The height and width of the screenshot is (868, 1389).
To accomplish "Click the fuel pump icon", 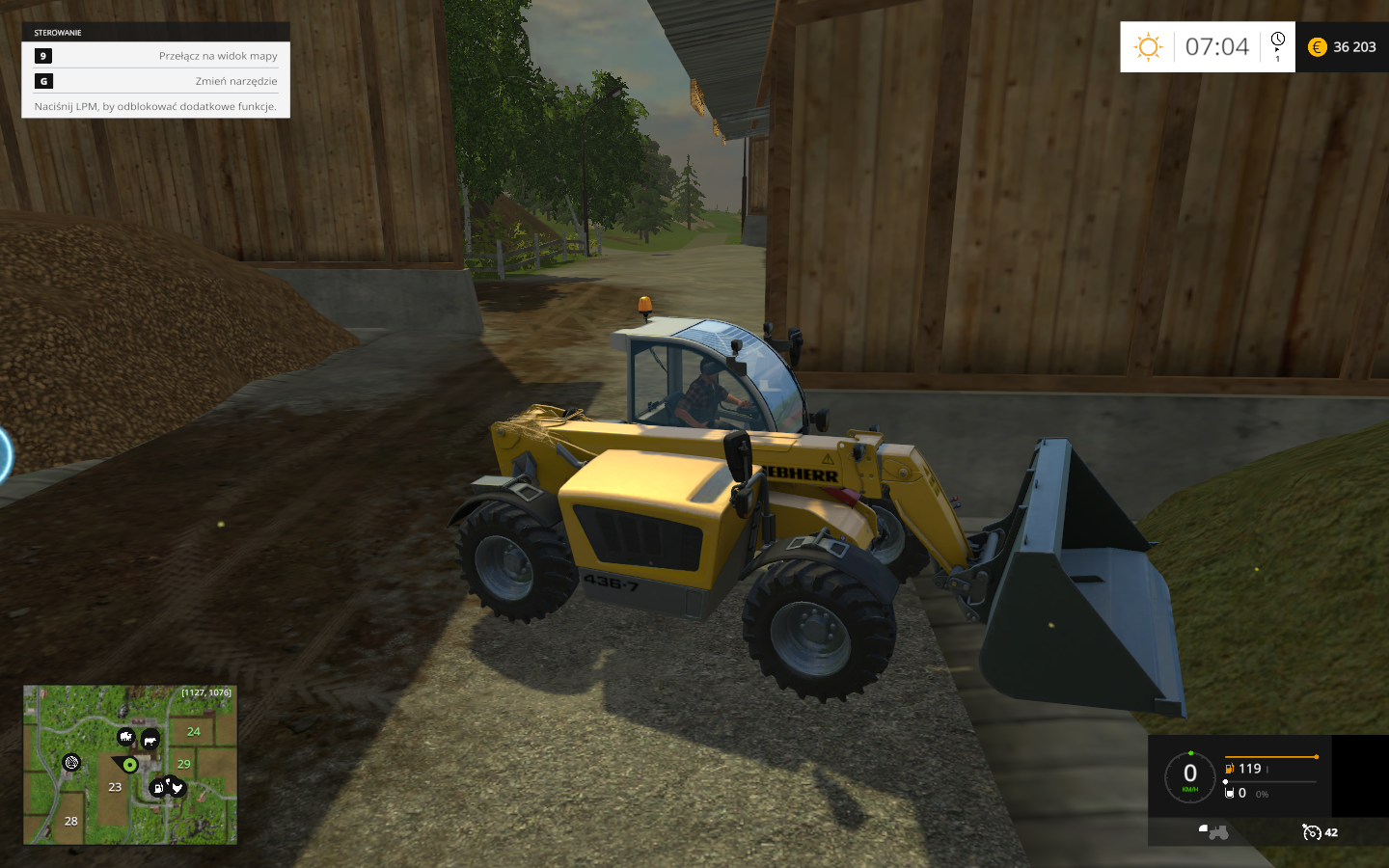I will (x=1230, y=769).
